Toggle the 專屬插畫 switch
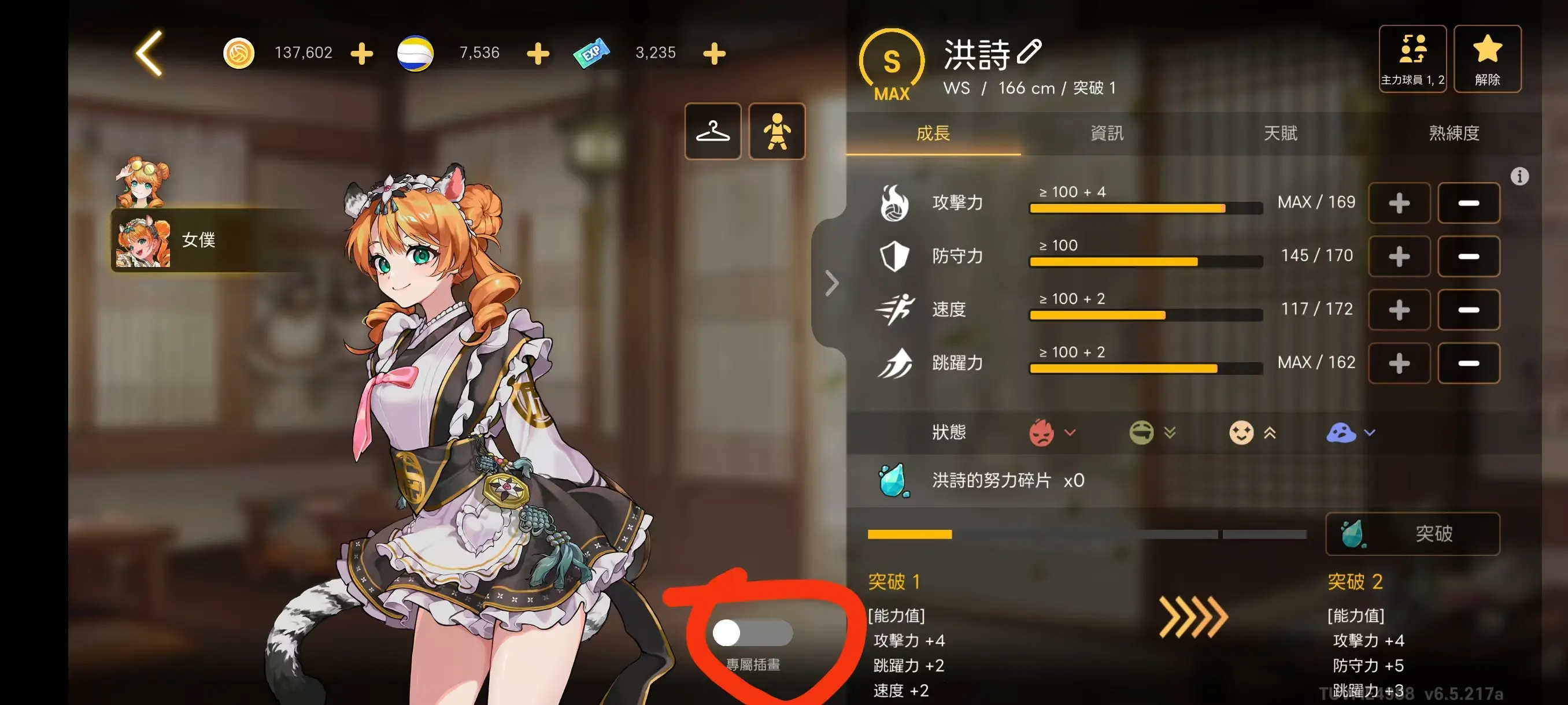 (752, 633)
